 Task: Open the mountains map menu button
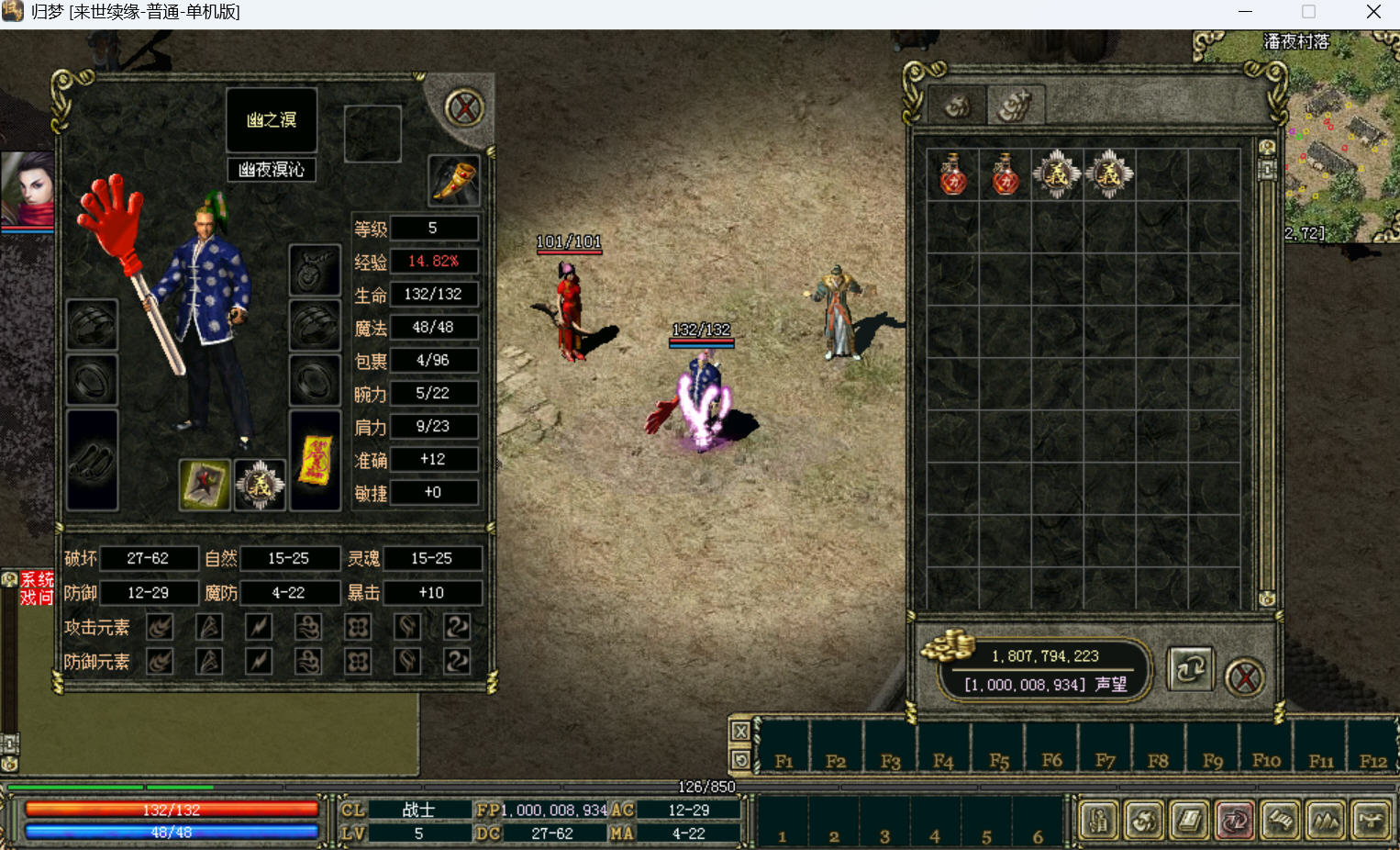pyautogui.click(x=1326, y=820)
